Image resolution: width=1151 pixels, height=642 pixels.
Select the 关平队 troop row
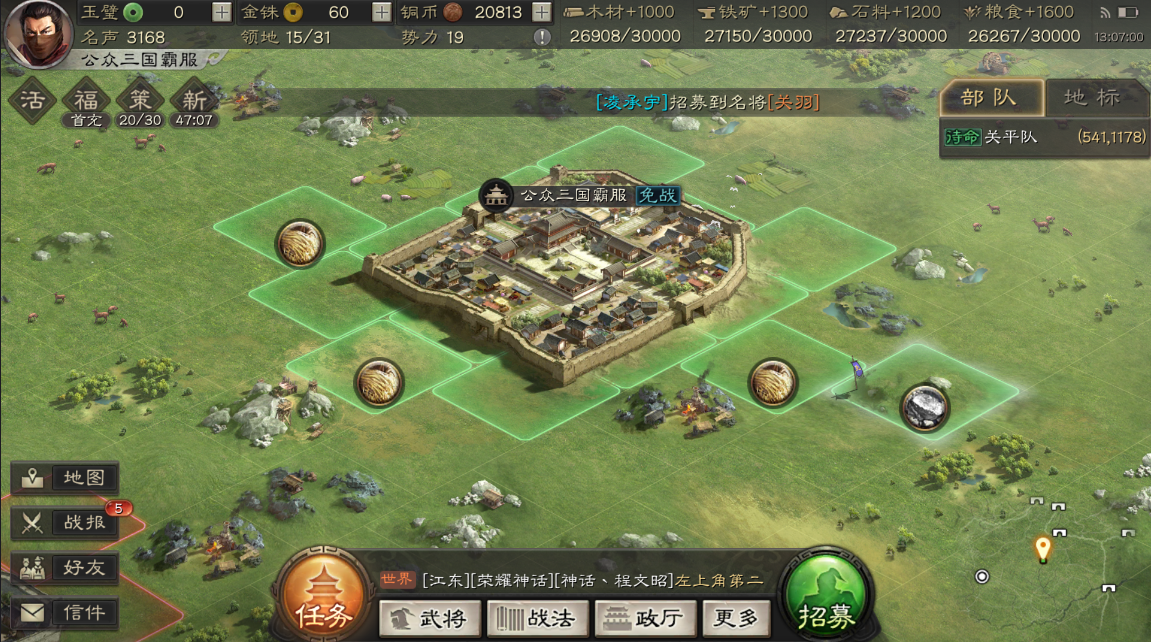coord(1043,137)
